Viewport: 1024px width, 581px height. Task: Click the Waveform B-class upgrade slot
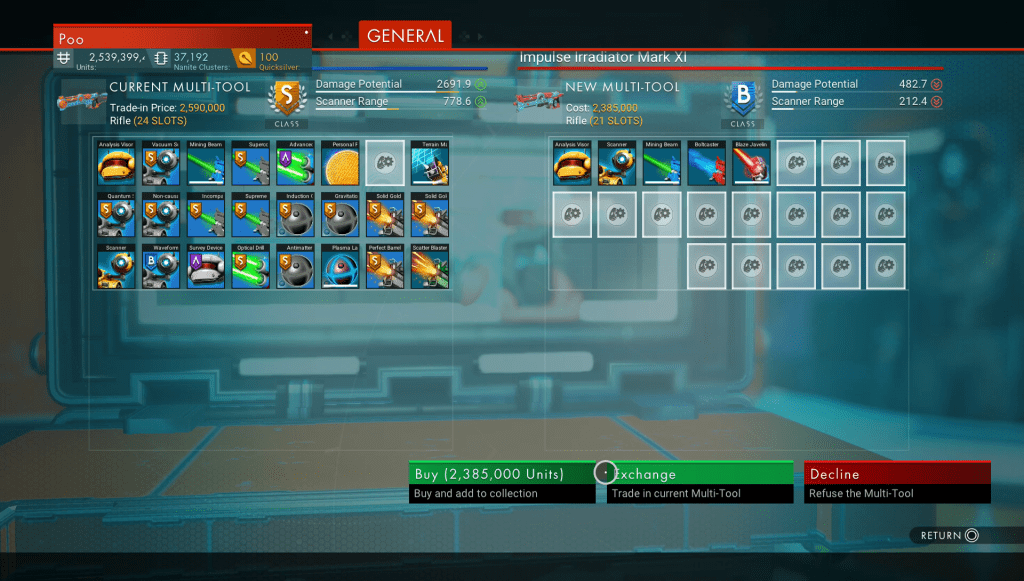tap(160, 266)
